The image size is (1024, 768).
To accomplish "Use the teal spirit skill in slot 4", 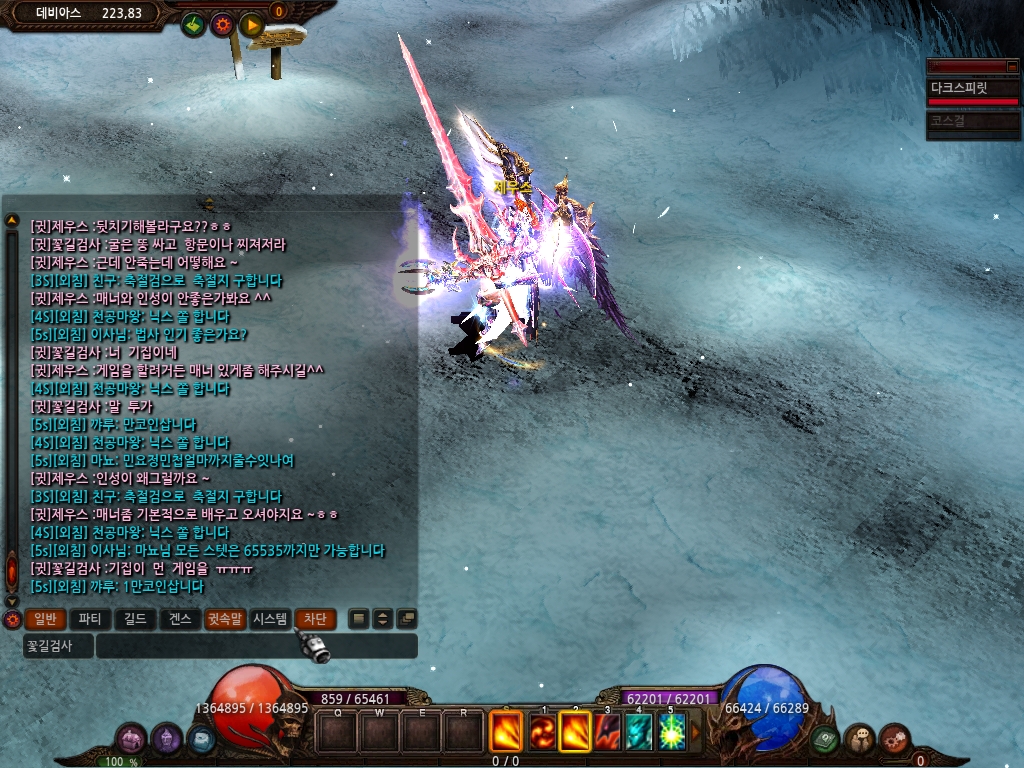I will tap(638, 732).
